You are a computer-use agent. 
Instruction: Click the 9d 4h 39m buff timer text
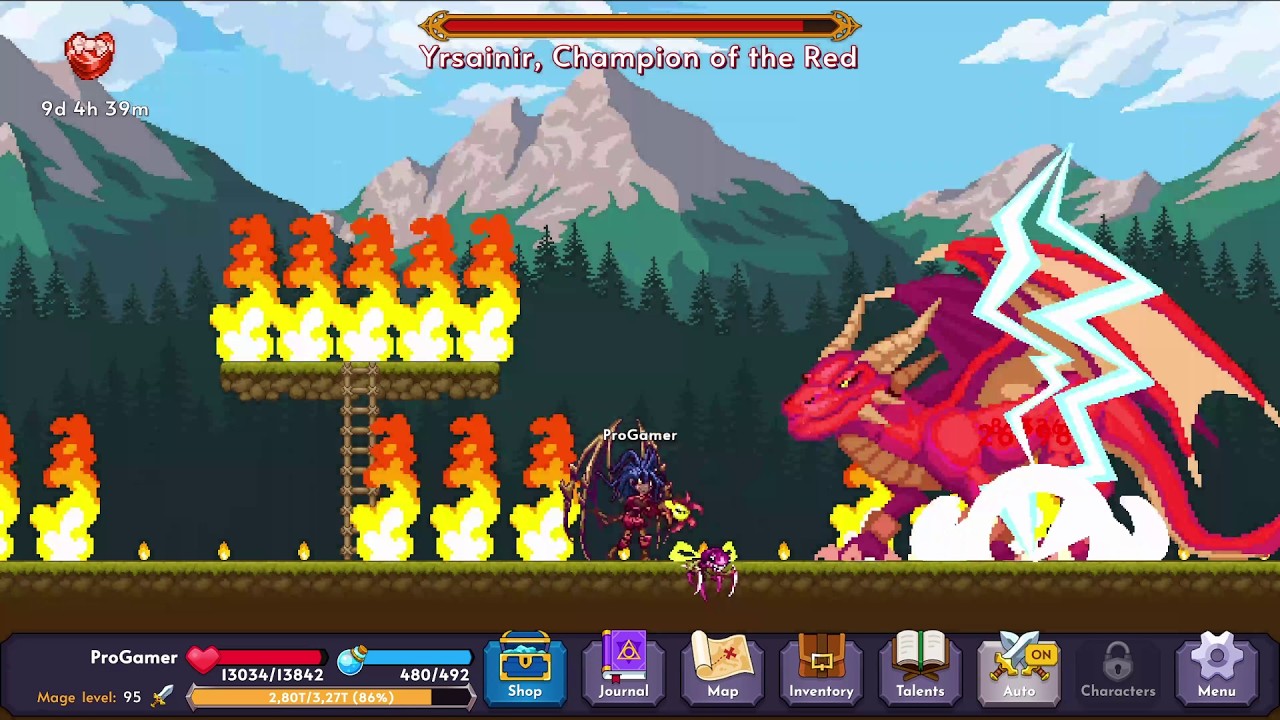[x=92, y=110]
